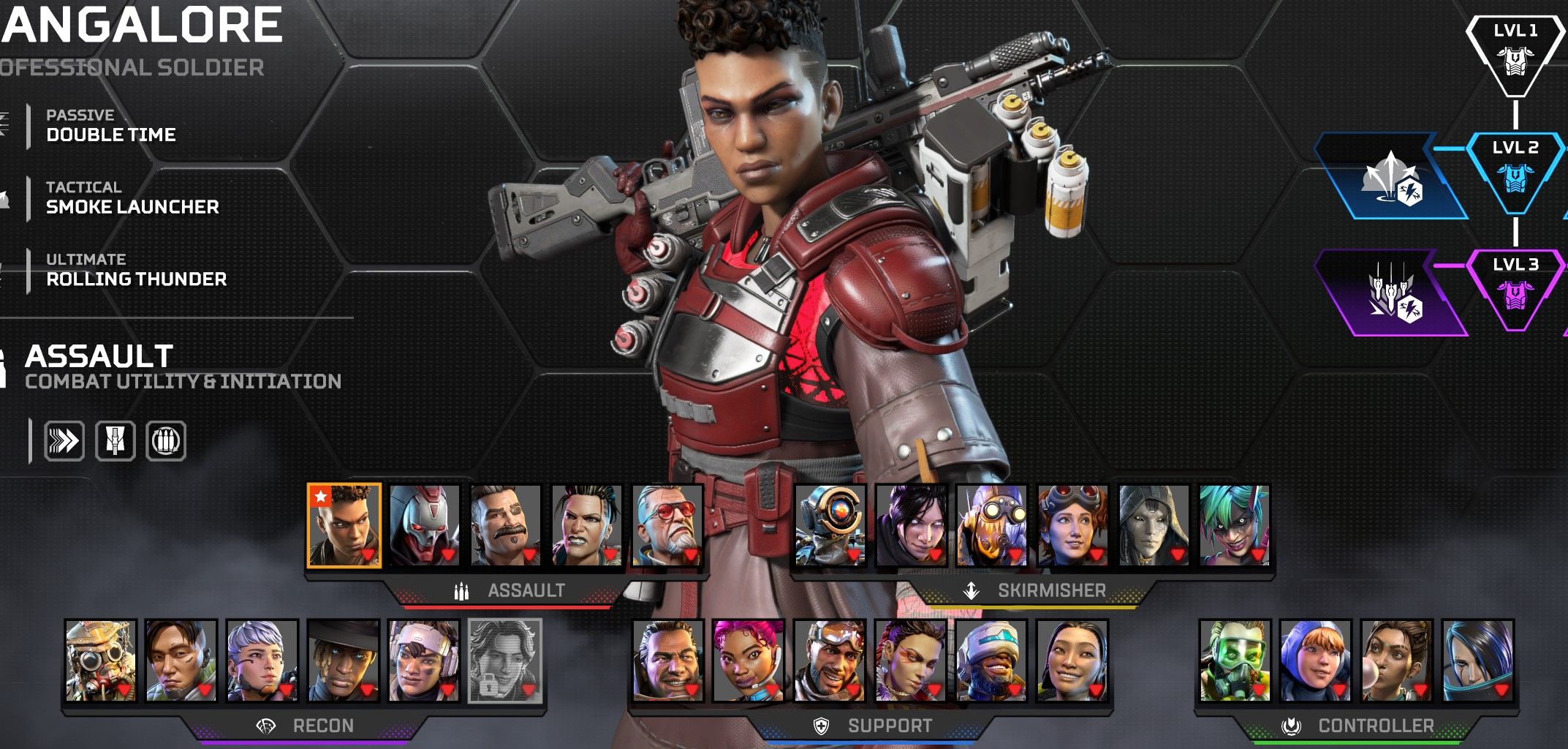Select Seer wearing the black hat
1568x749 pixels.
click(344, 660)
